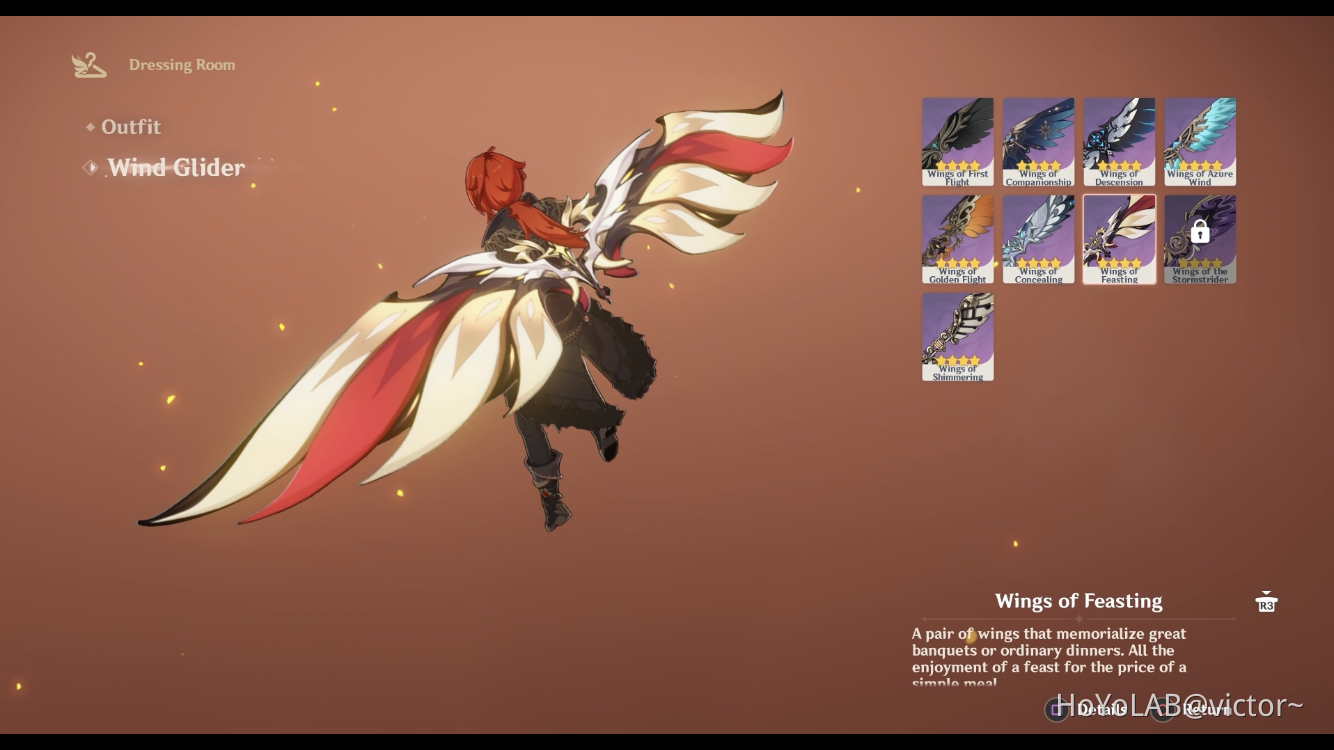
Task: Switch to the Outfit category
Action: (131, 127)
